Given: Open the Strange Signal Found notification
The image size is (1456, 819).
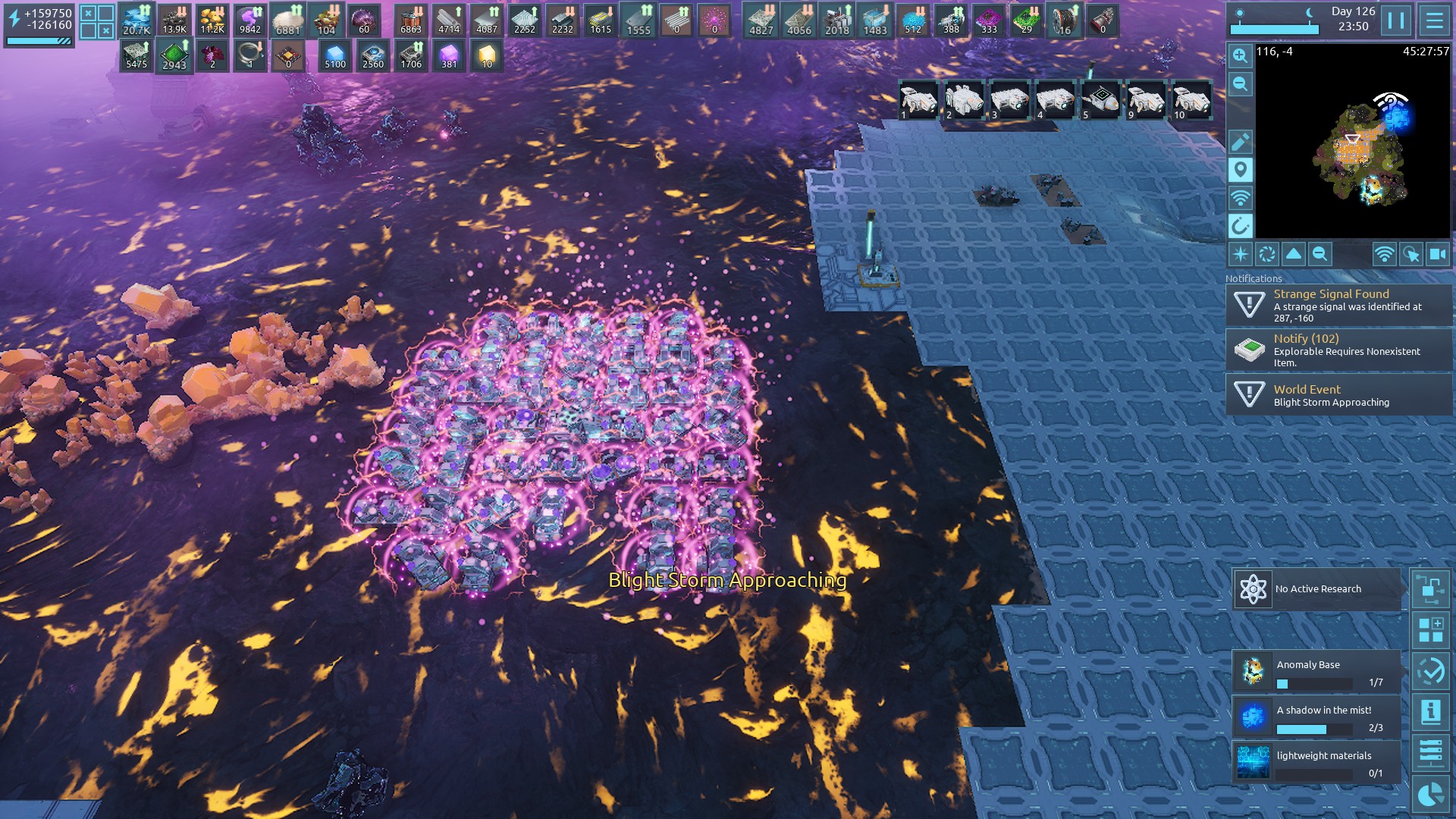Looking at the screenshot, I should tap(1338, 305).
